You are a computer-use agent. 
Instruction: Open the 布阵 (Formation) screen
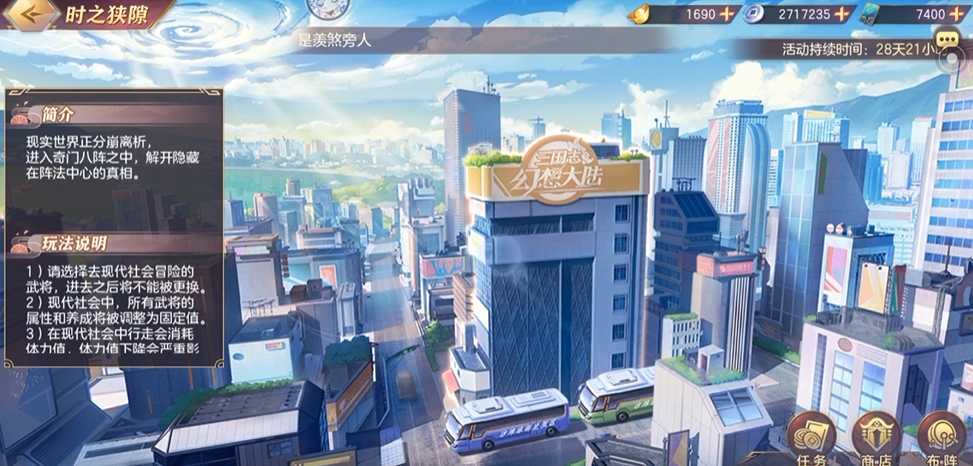[x=941, y=435]
